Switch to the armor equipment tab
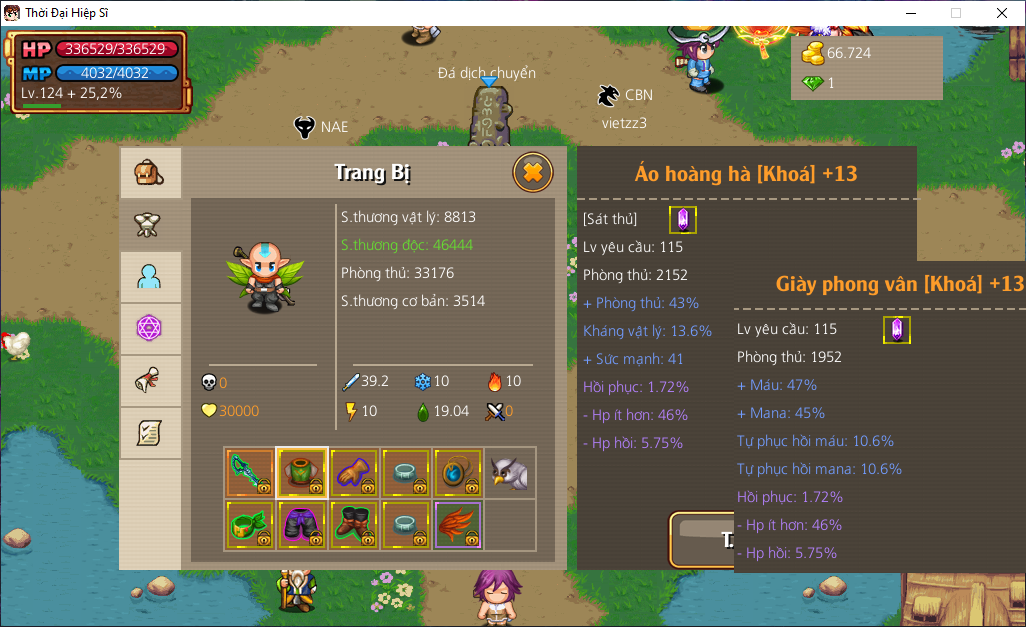The width and height of the screenshot is (1026, 627). click(150, 224)
